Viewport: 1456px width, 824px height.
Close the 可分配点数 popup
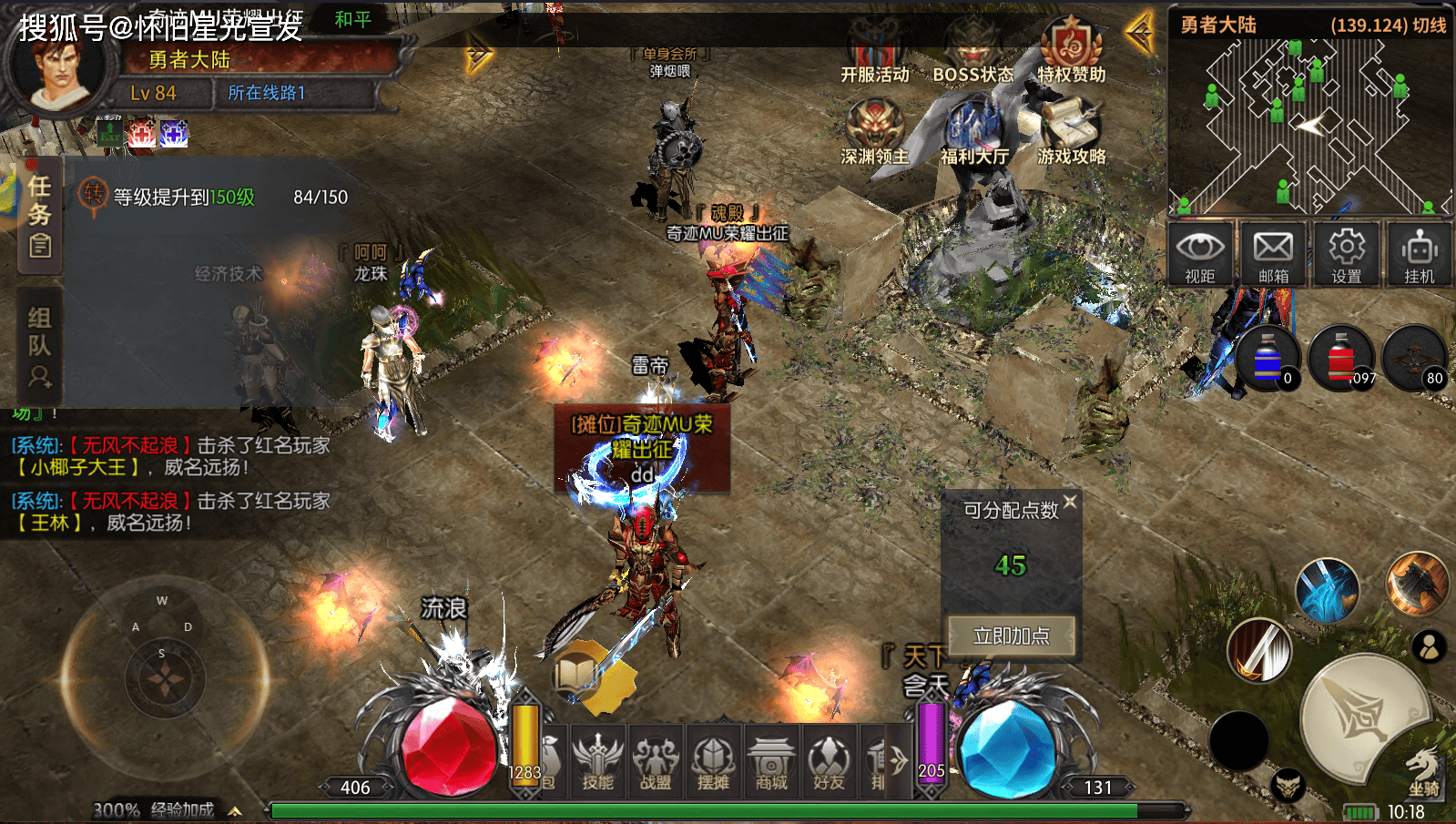[x=1070, y=502]
